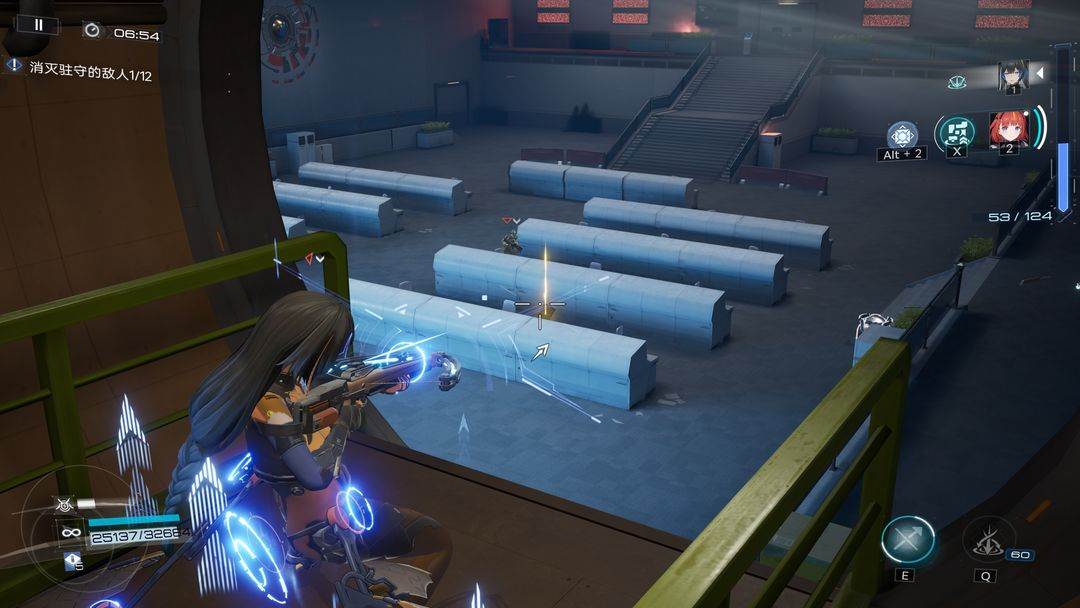The width and height of the screenshot is (1080, 608).
Task: Select the dark-haired character portrait
Action: click(1012, 77)
